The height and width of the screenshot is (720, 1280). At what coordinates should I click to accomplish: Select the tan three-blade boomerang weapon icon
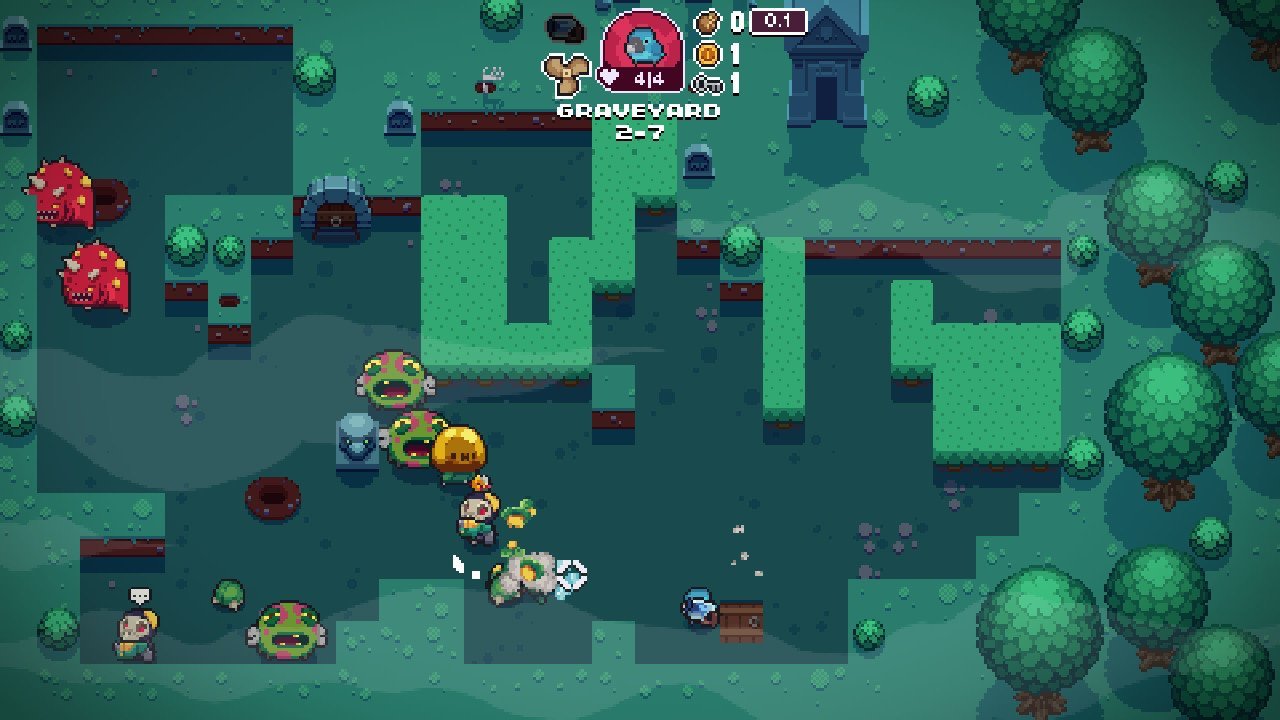(565, 73)
